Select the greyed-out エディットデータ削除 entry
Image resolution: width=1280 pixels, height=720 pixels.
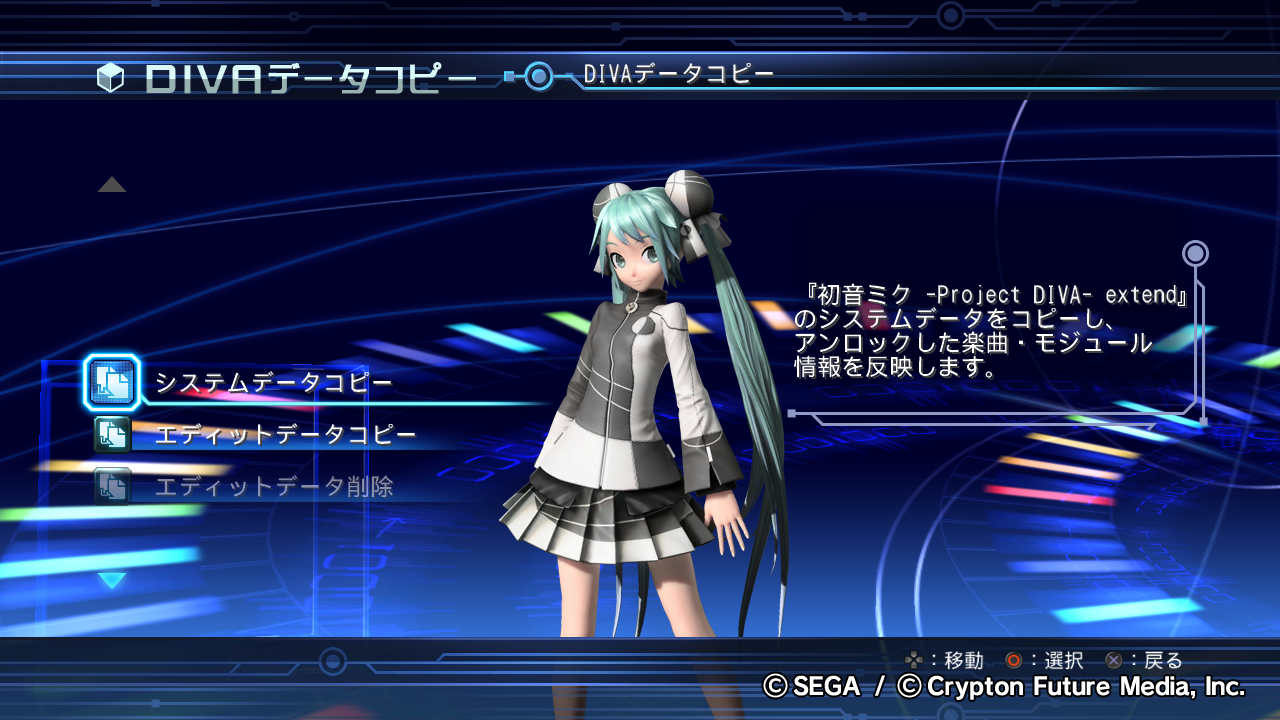click(x=273, y=487)
